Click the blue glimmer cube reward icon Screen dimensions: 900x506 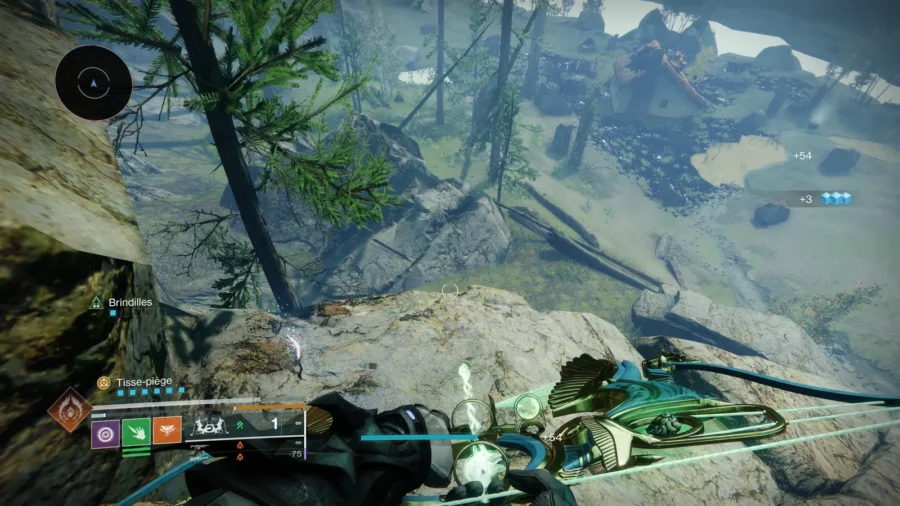[836, 199]
